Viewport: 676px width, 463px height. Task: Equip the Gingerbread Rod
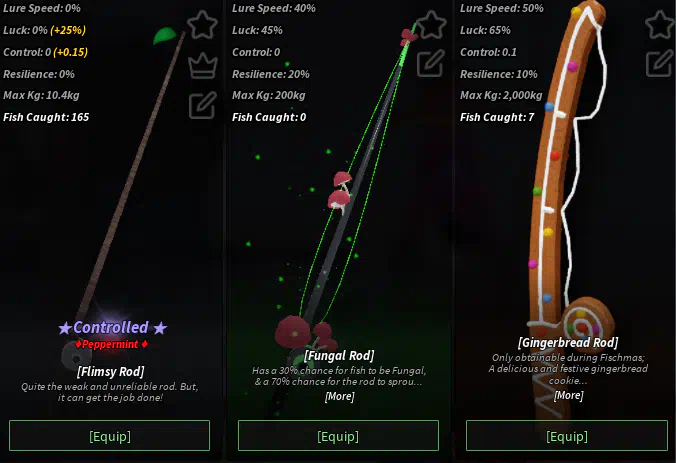click(567, 436)
